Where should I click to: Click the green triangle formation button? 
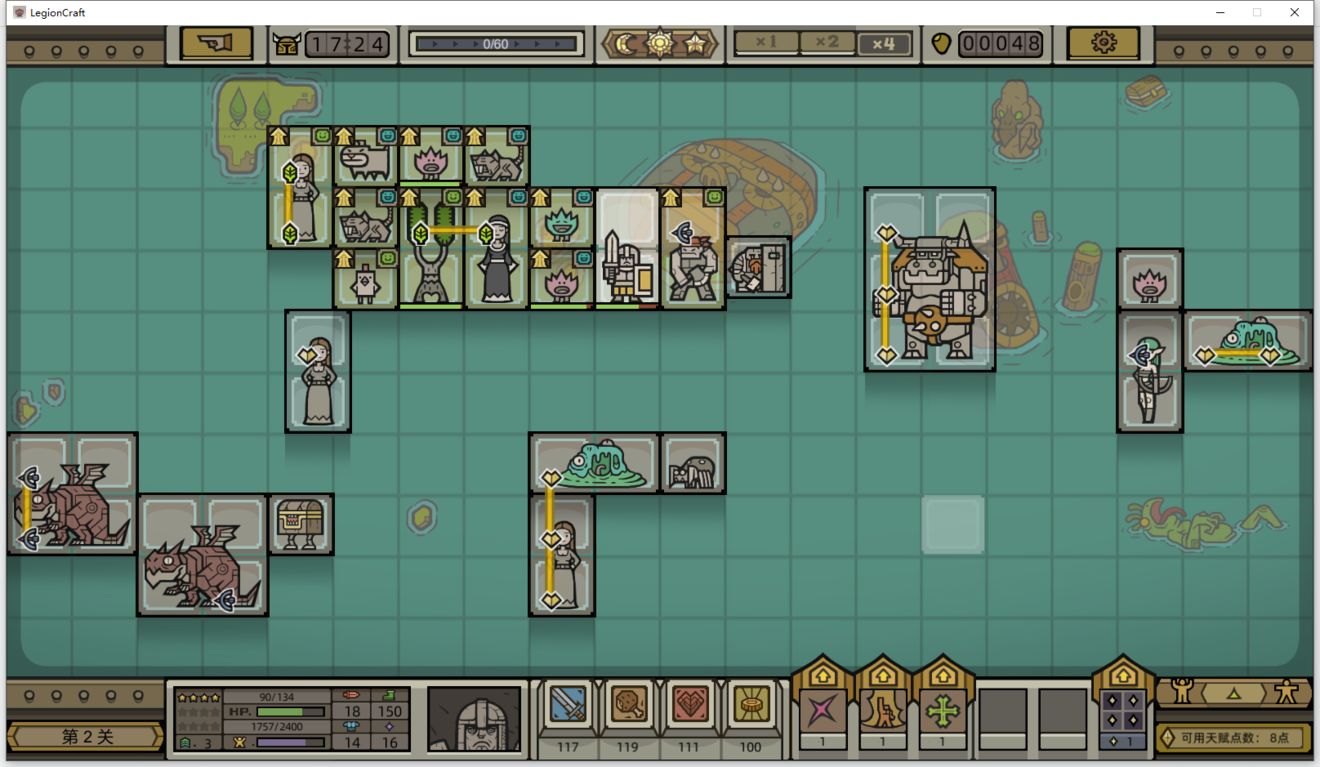pos(1234,692)
